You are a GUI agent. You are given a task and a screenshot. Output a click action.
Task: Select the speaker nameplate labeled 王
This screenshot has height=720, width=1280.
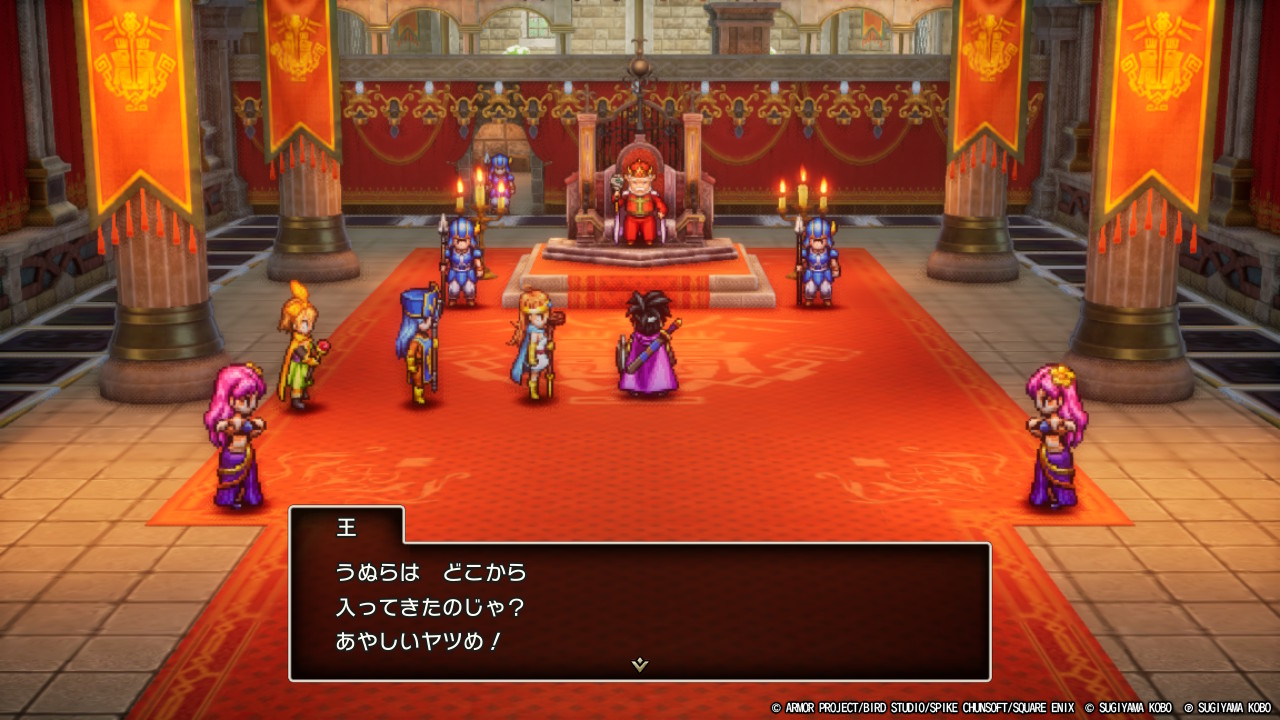[x=345, y=527]
